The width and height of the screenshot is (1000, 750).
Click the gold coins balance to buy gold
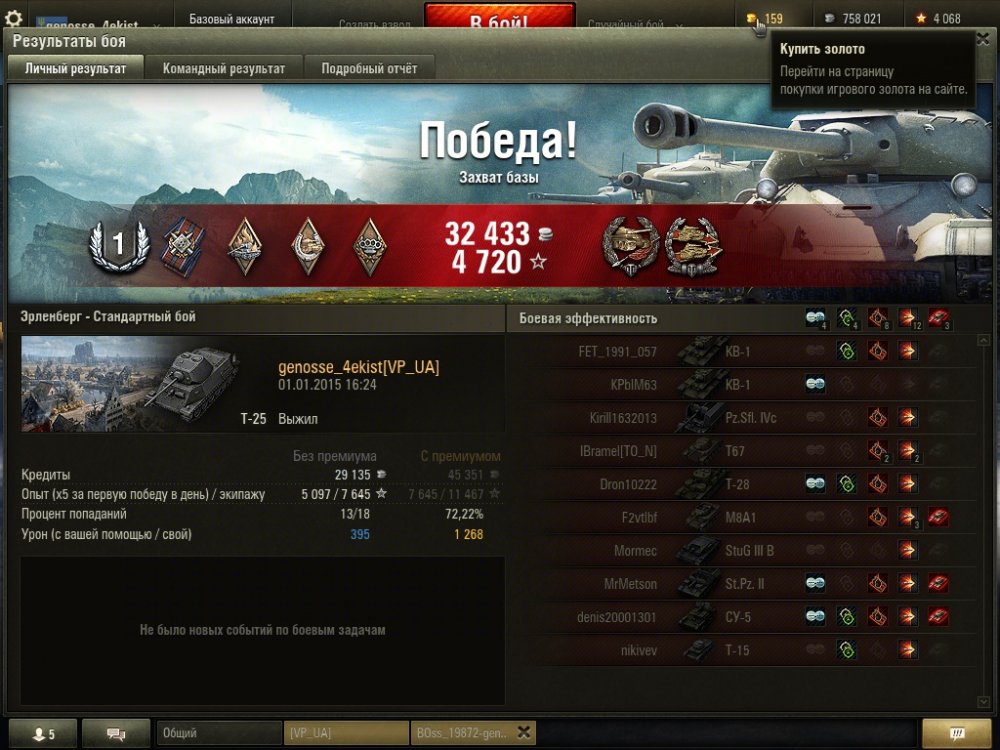765,18
